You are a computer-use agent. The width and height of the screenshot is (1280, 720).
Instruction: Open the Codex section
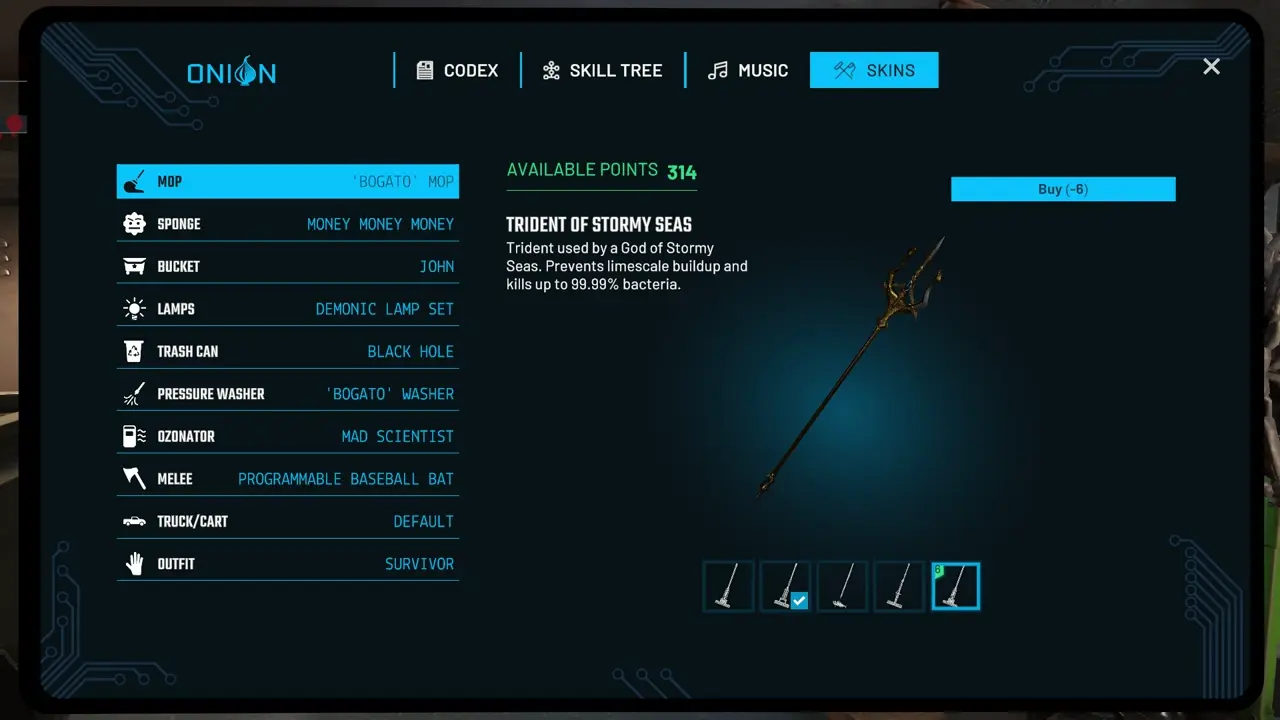457,70
